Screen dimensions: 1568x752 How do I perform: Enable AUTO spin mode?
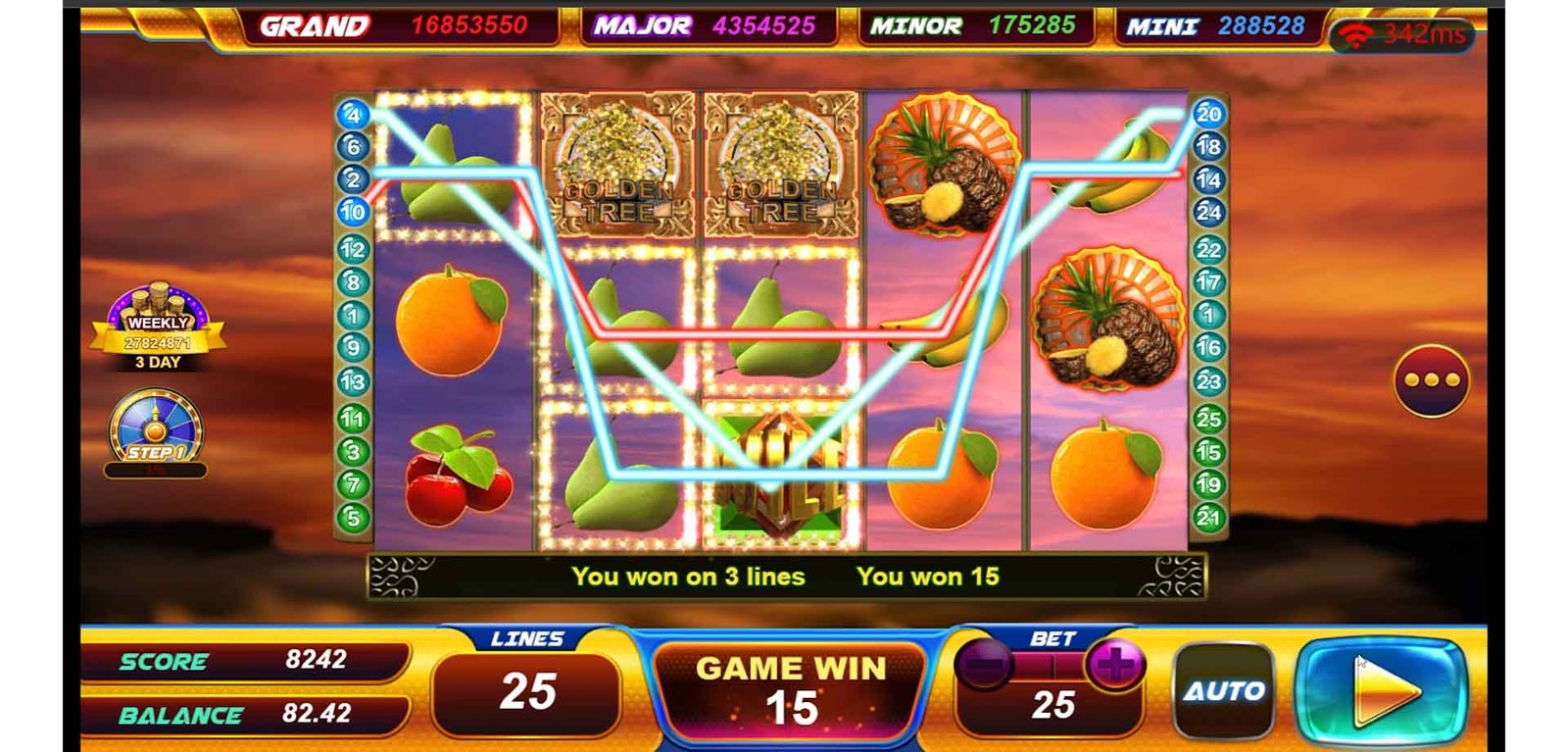click(x=1223, y=690)
